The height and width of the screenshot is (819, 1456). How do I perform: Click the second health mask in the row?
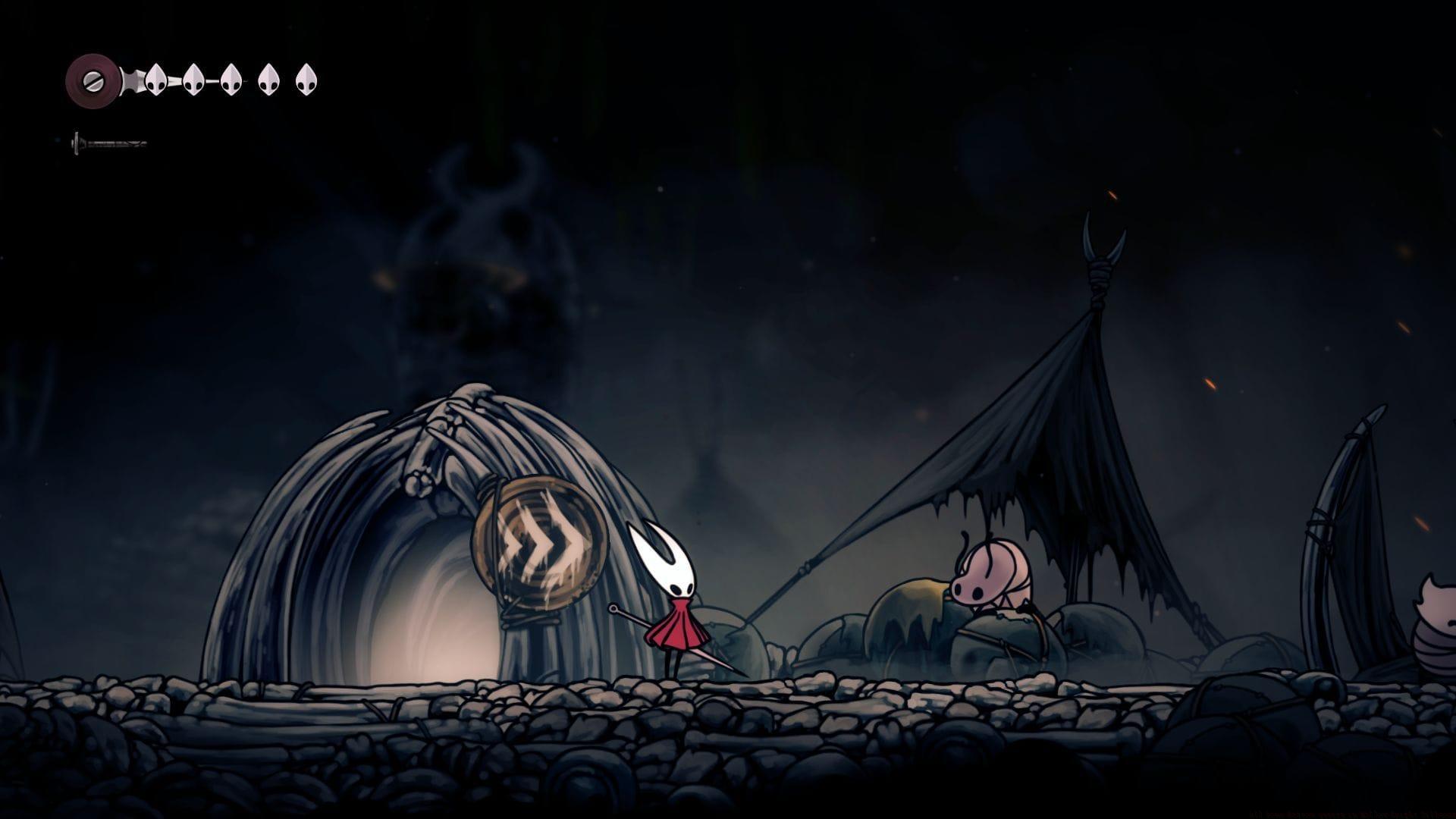[x=193, y=80]
